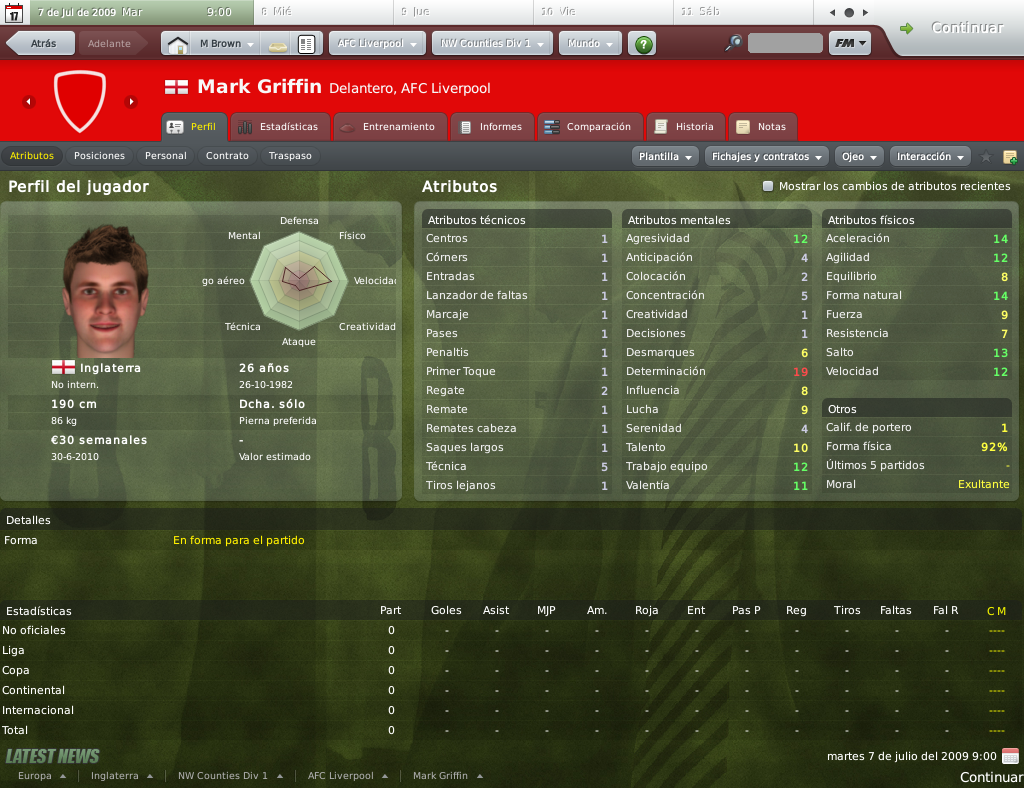Open the AFC Liverpool club menu
The height and width of the screenshot is (788, 1024).
[x=376, y=44]
